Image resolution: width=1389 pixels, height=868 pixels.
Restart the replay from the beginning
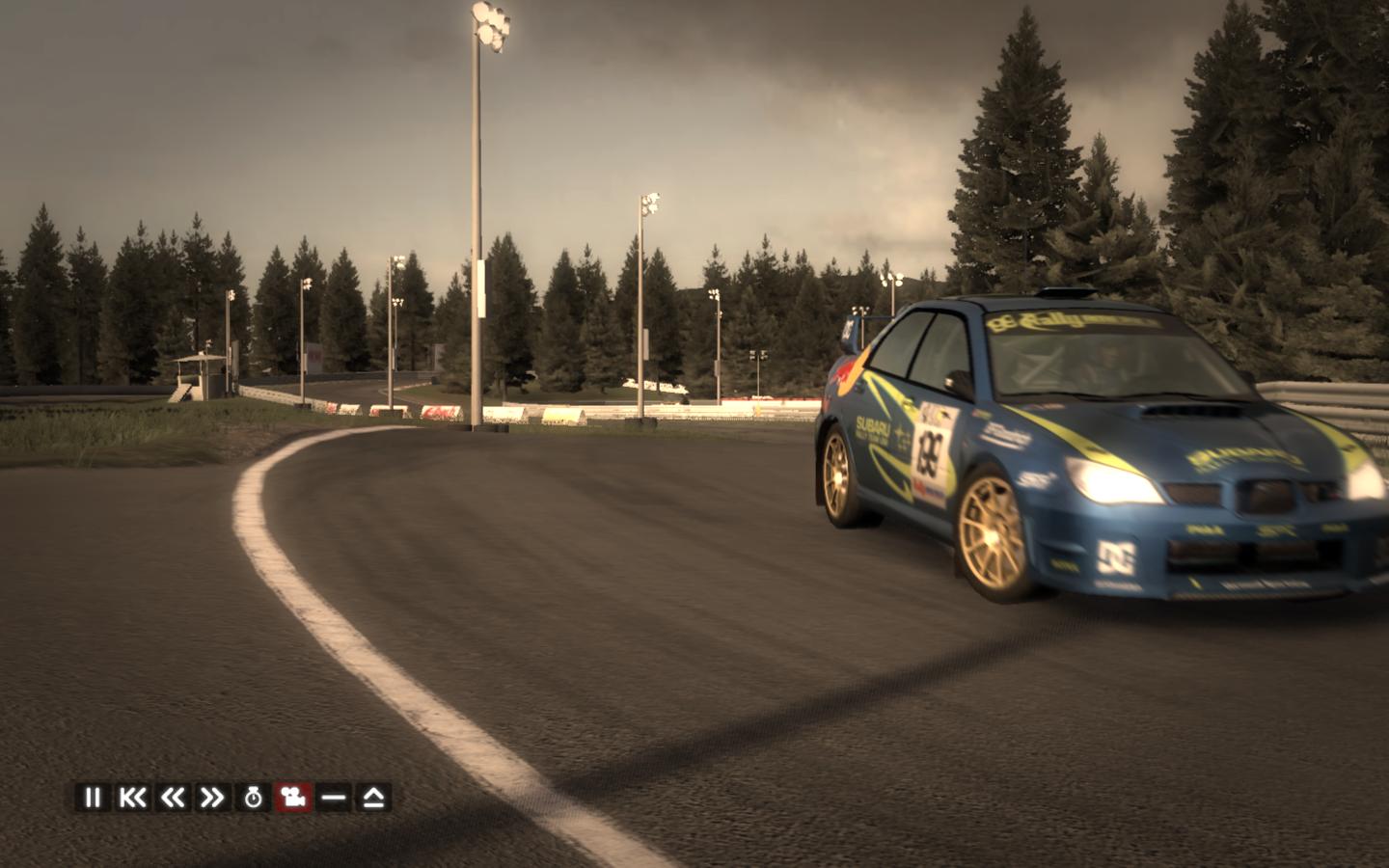(132, 798)
